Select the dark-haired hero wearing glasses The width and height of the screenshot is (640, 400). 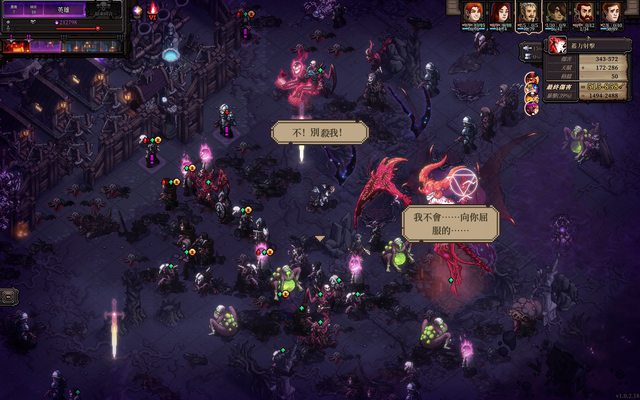click(556, 11)
